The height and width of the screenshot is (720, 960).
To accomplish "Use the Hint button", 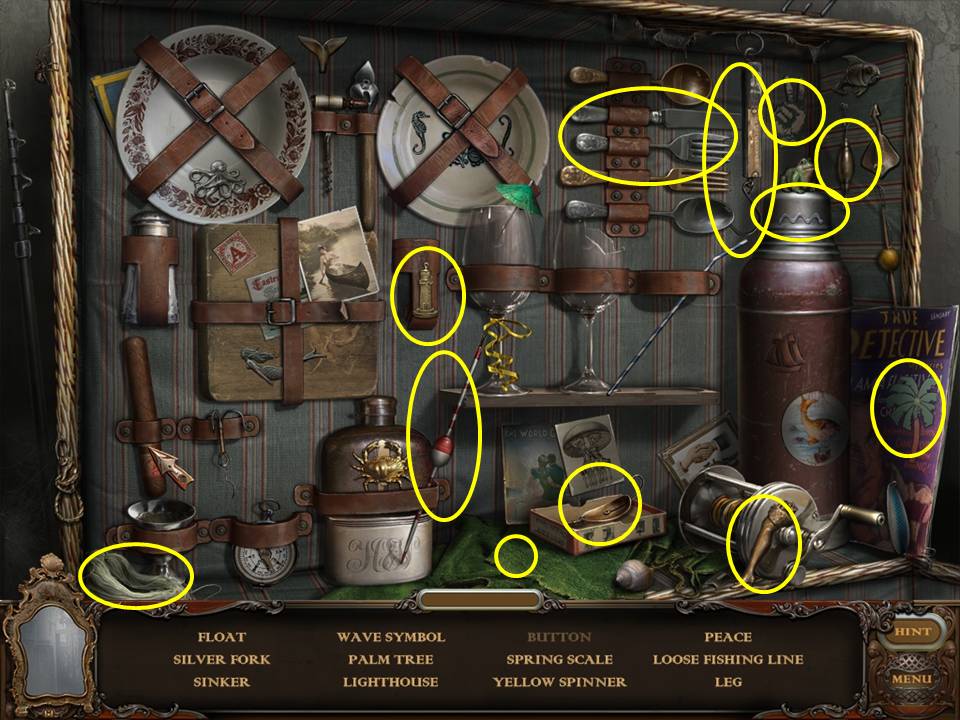I will click(912, 632).
